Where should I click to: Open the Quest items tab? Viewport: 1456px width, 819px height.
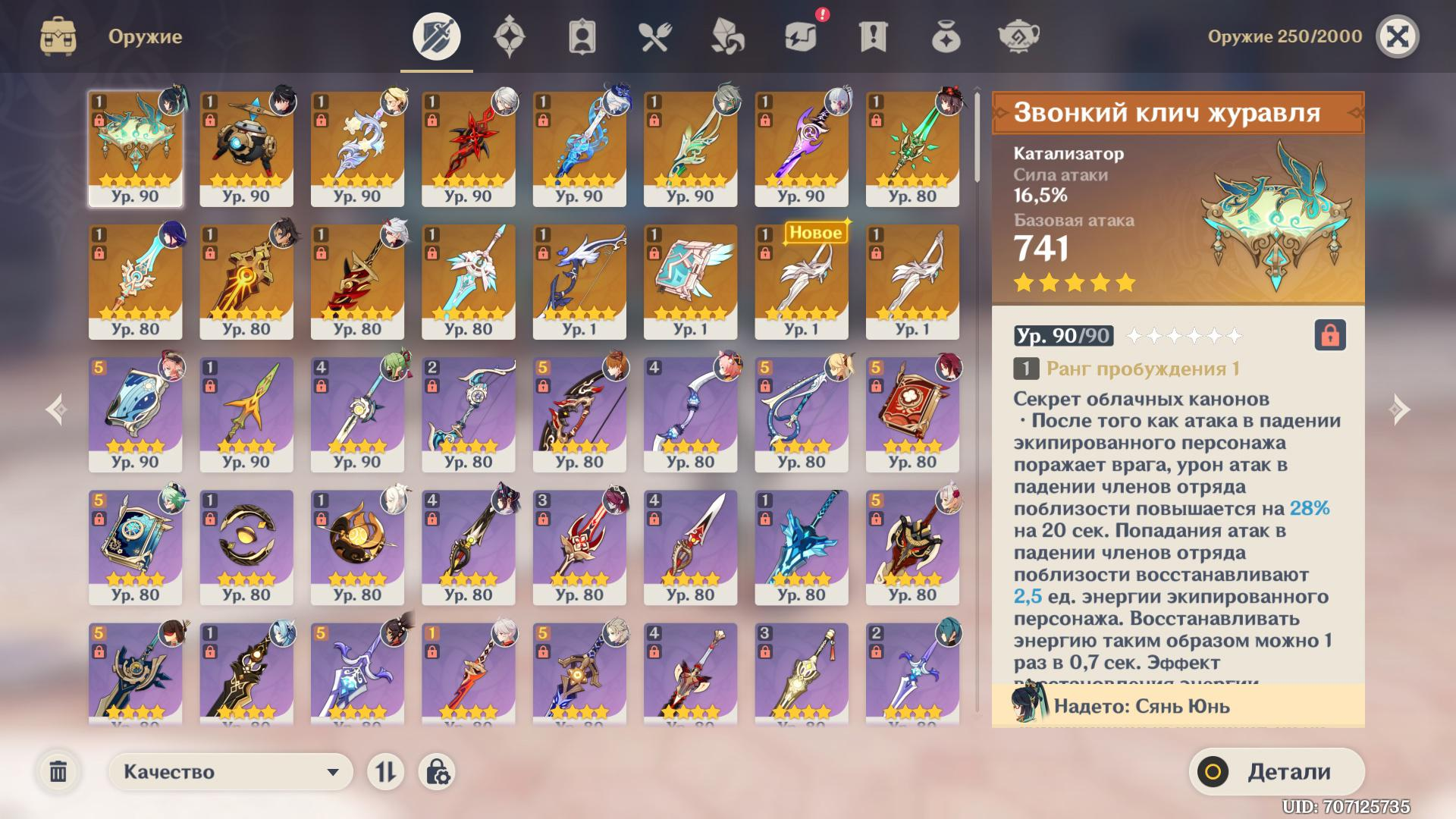873,36
